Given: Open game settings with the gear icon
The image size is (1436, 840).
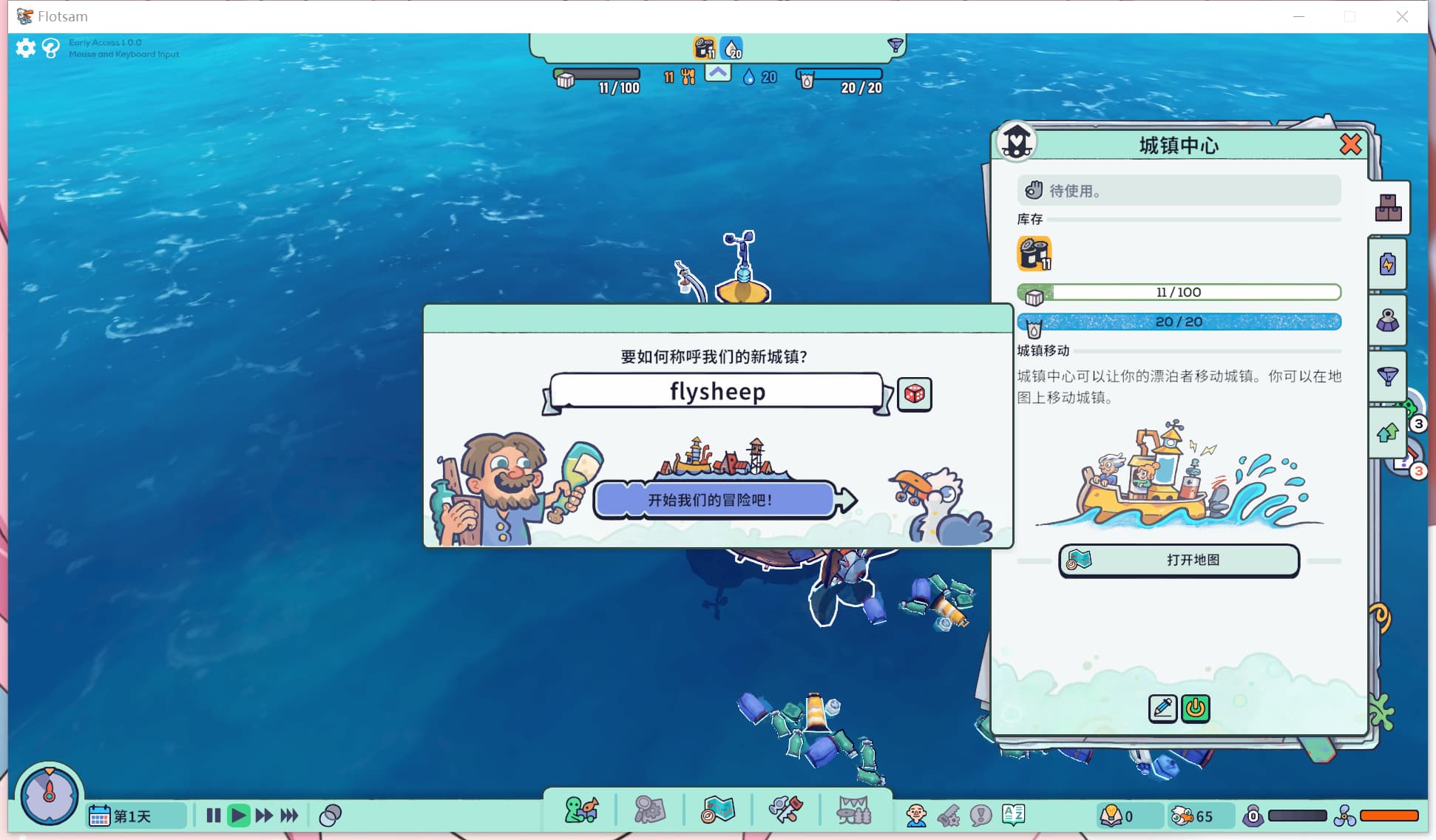Looking at the screenshot, I should [x=25, y=47].
